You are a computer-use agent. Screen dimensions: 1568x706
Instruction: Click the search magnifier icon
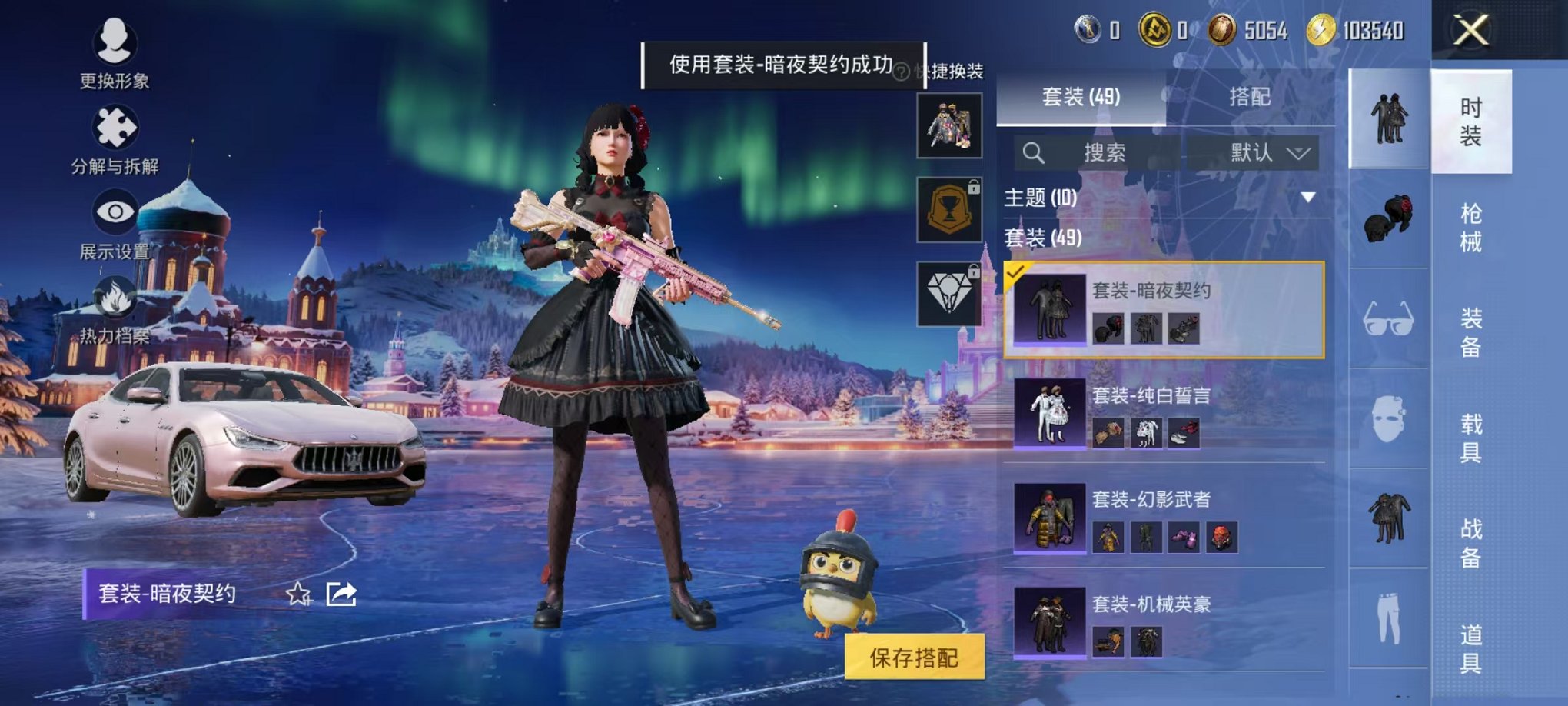[x=1035, y=152]
